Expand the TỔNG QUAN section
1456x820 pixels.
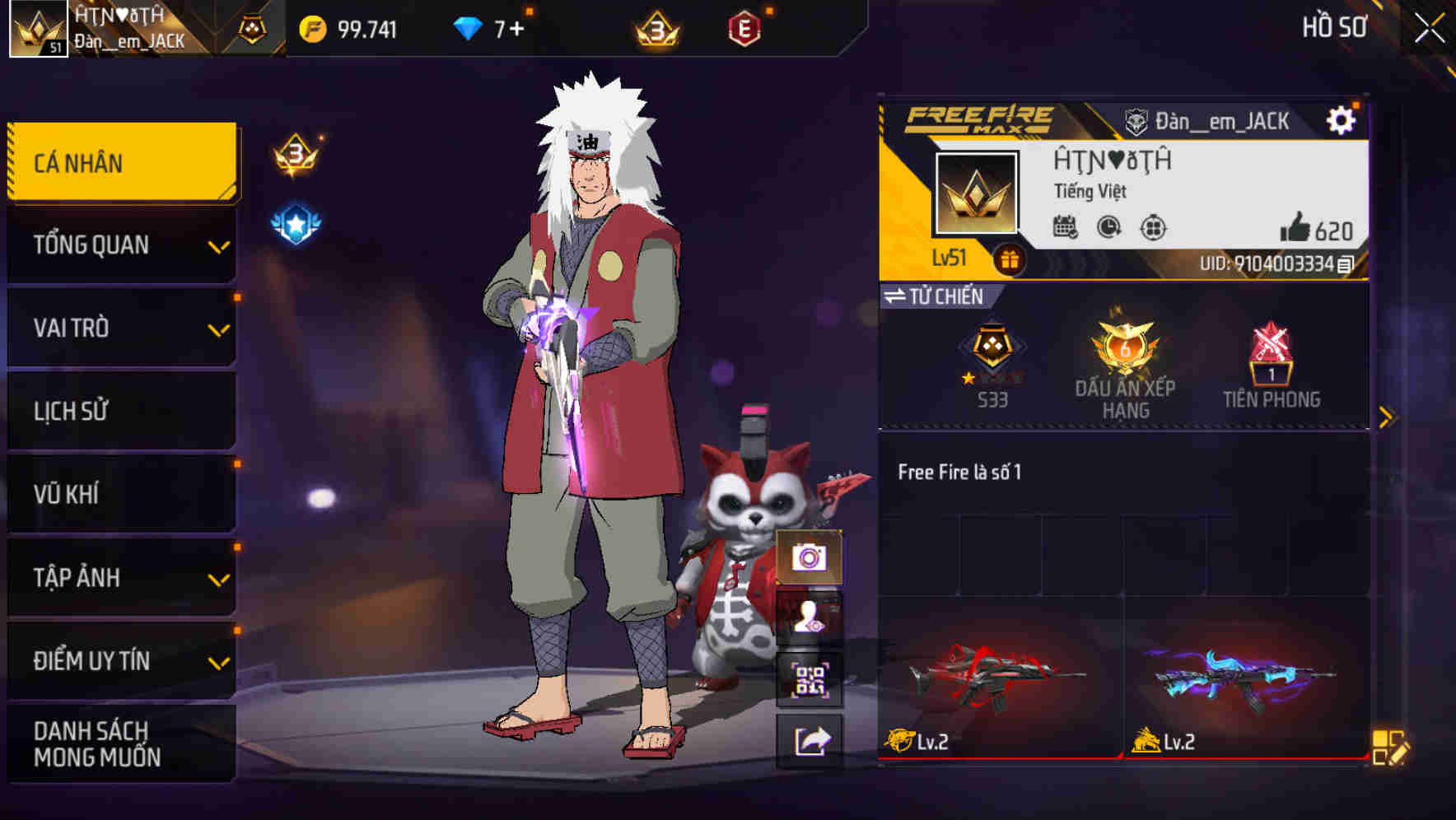[x=120, y=245]
